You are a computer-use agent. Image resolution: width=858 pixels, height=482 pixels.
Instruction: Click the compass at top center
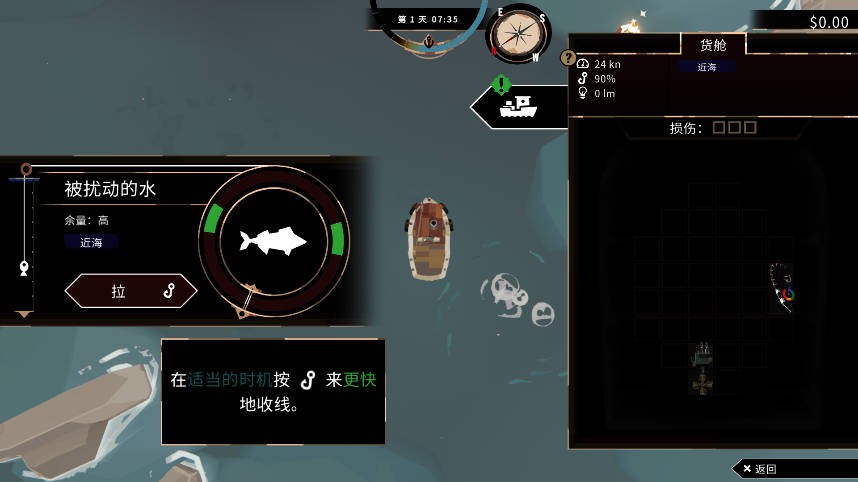tap(519, 33)
